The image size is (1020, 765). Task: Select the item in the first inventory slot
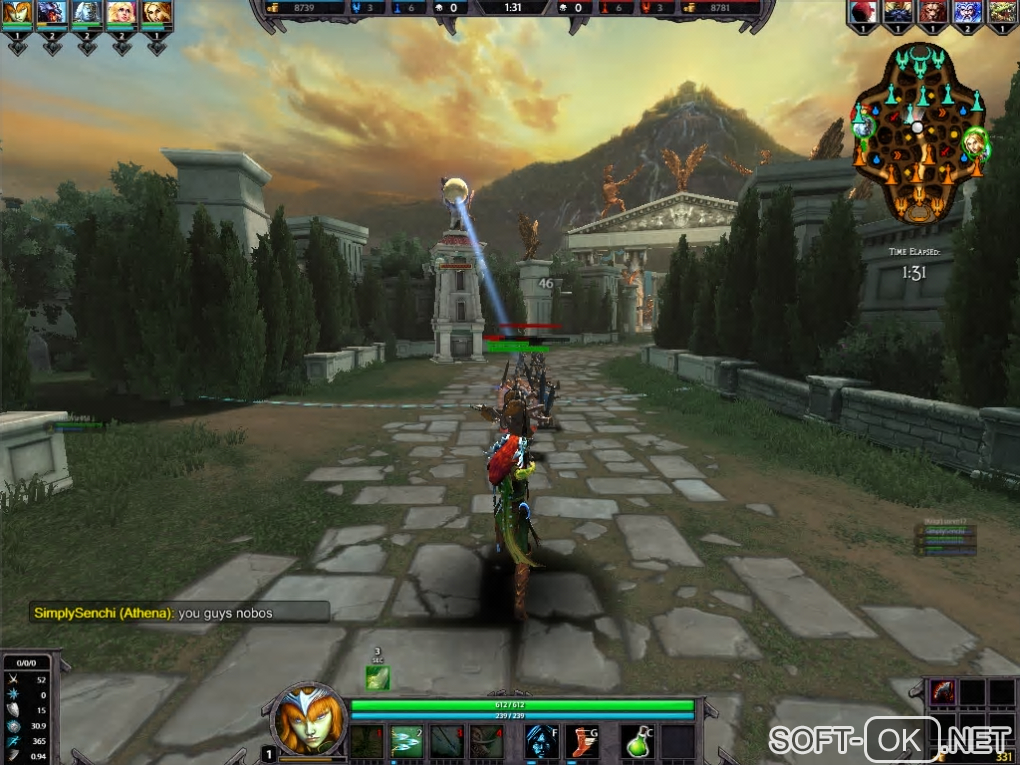coord(943,691)
